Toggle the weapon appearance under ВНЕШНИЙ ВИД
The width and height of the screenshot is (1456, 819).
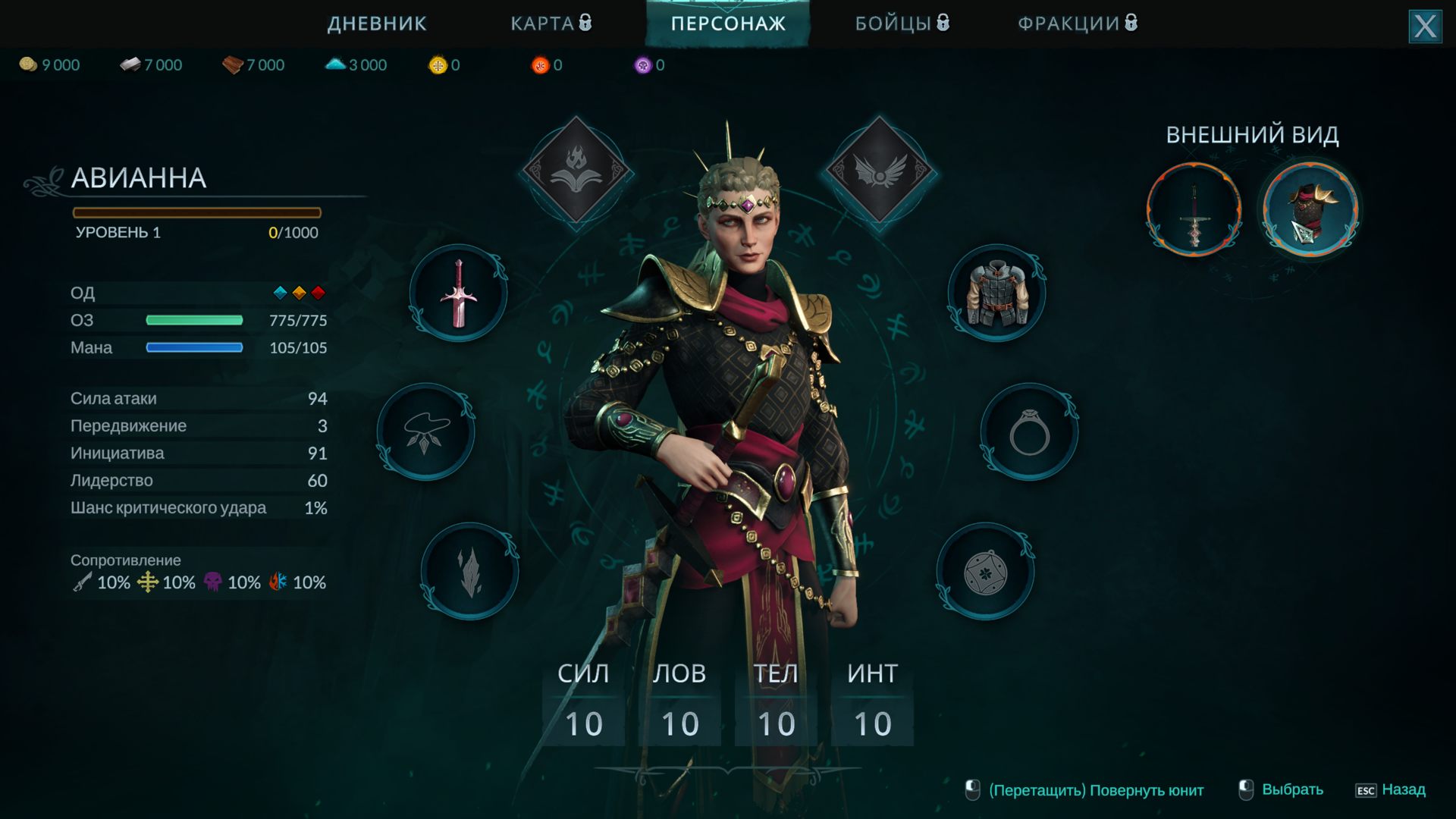1193,210
